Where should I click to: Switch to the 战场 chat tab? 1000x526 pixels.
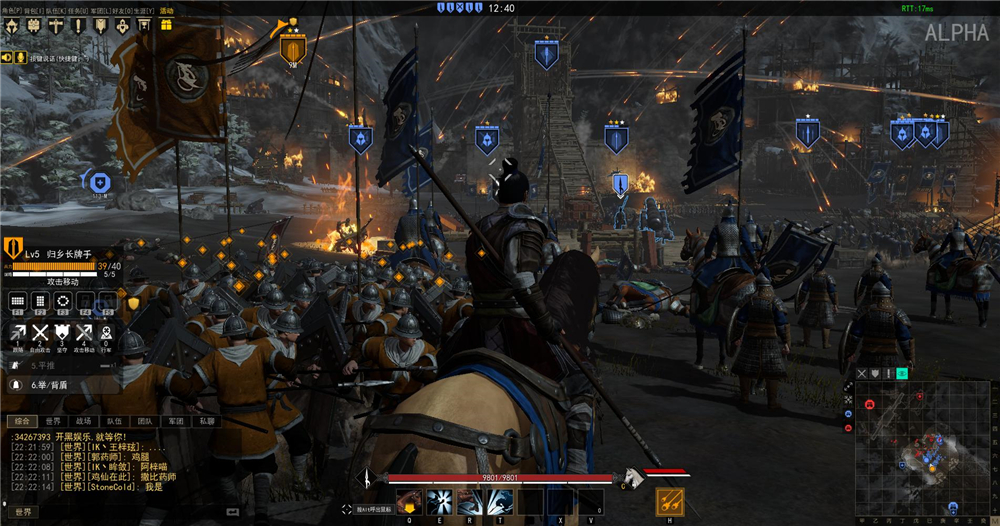tap(84, 422)
